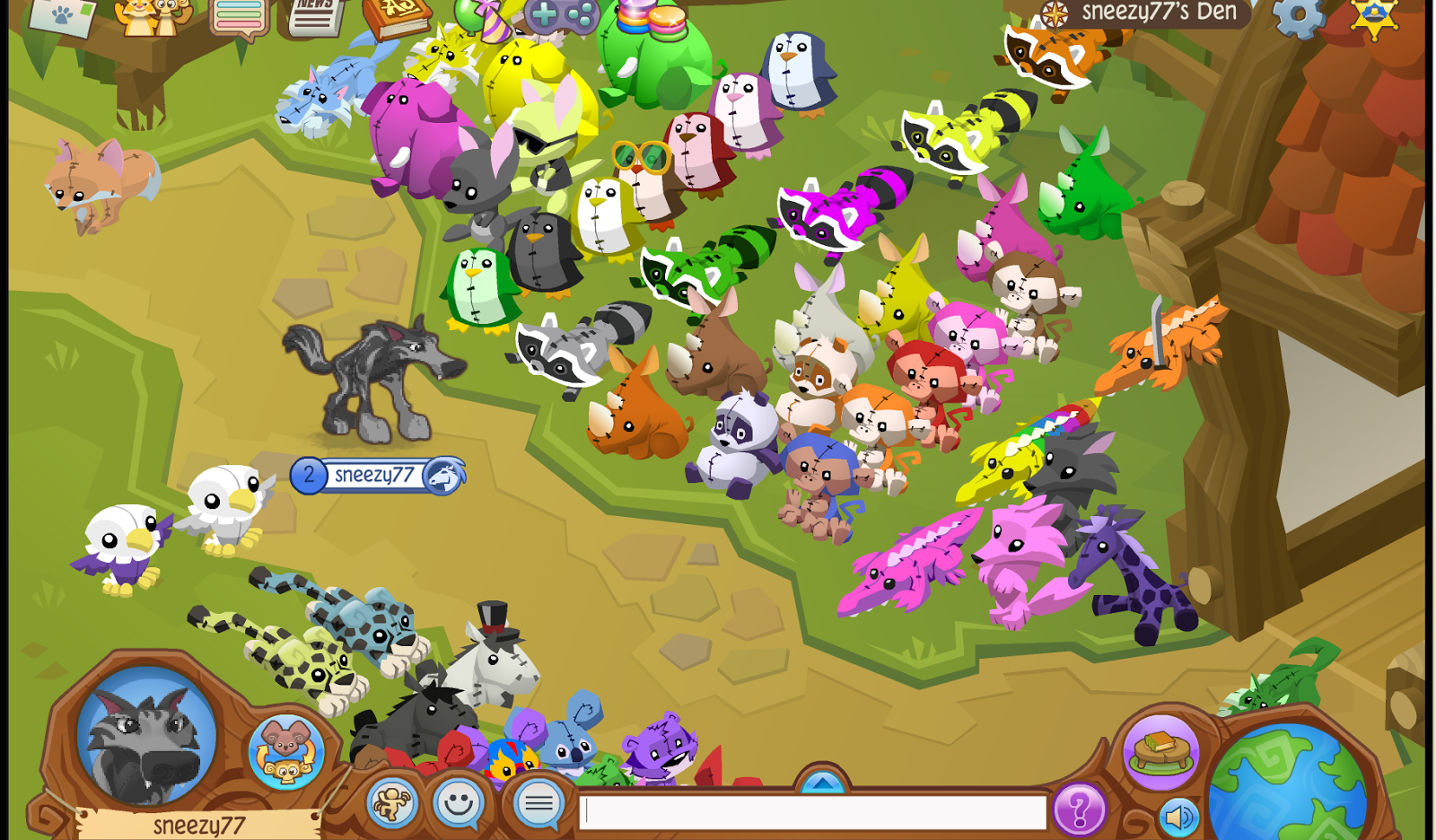This screenshot has height=840, width=1436.
Task: Open sneezy77's player nametag bubble
Action: [377, 477]
